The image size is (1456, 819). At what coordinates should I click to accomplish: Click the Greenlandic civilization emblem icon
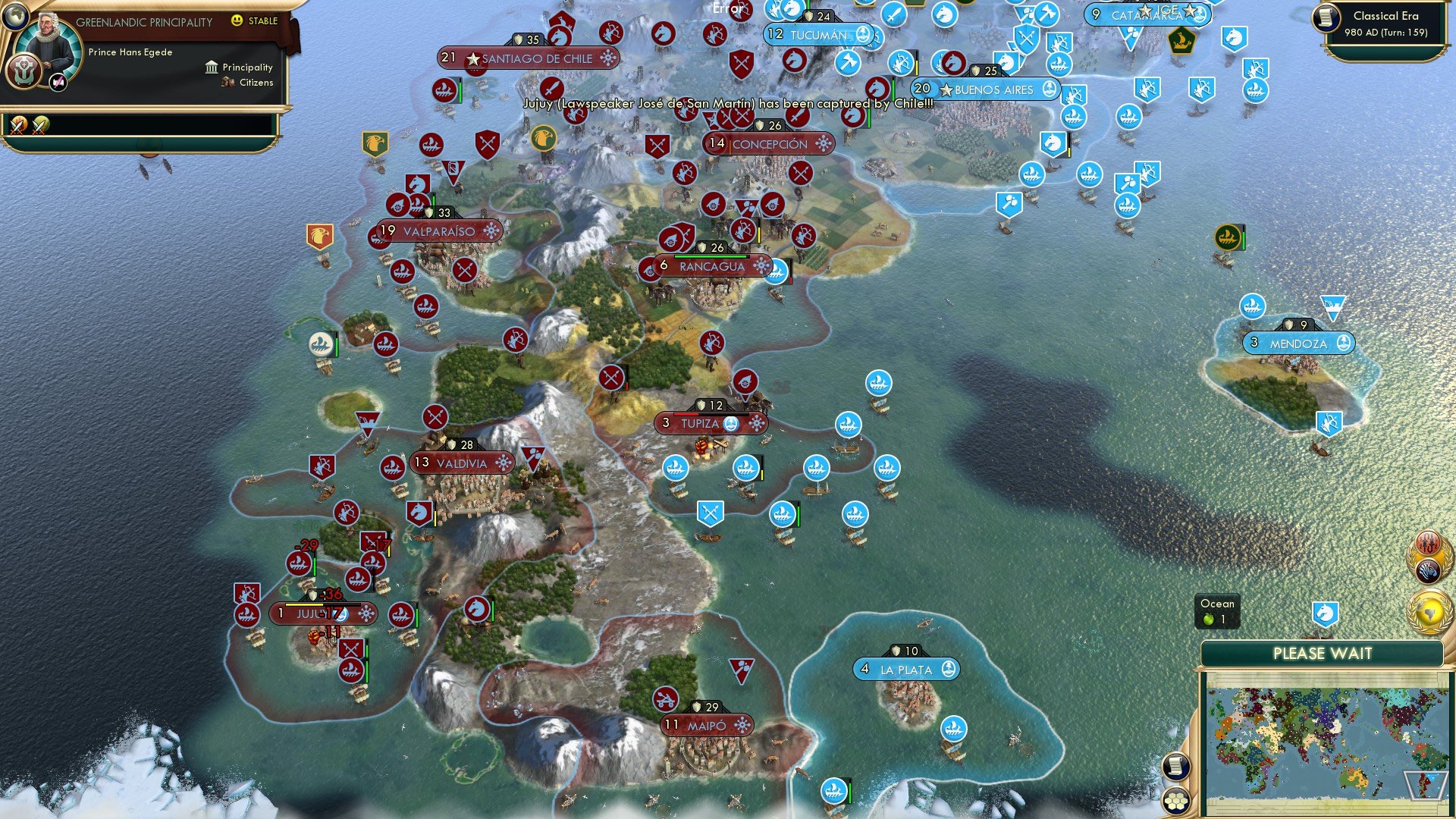(x=24, y=72)
